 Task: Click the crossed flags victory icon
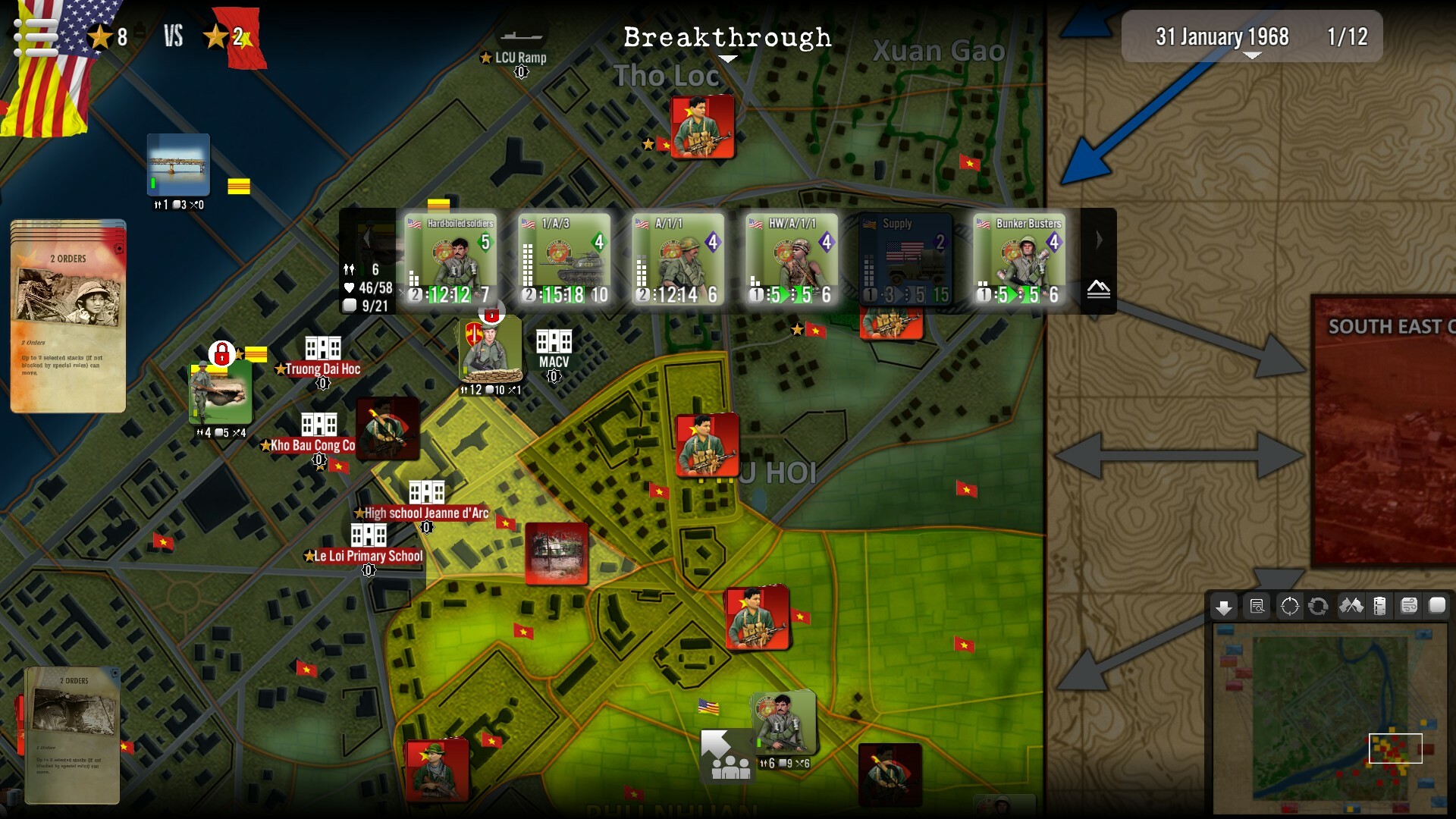point(1351,606)
